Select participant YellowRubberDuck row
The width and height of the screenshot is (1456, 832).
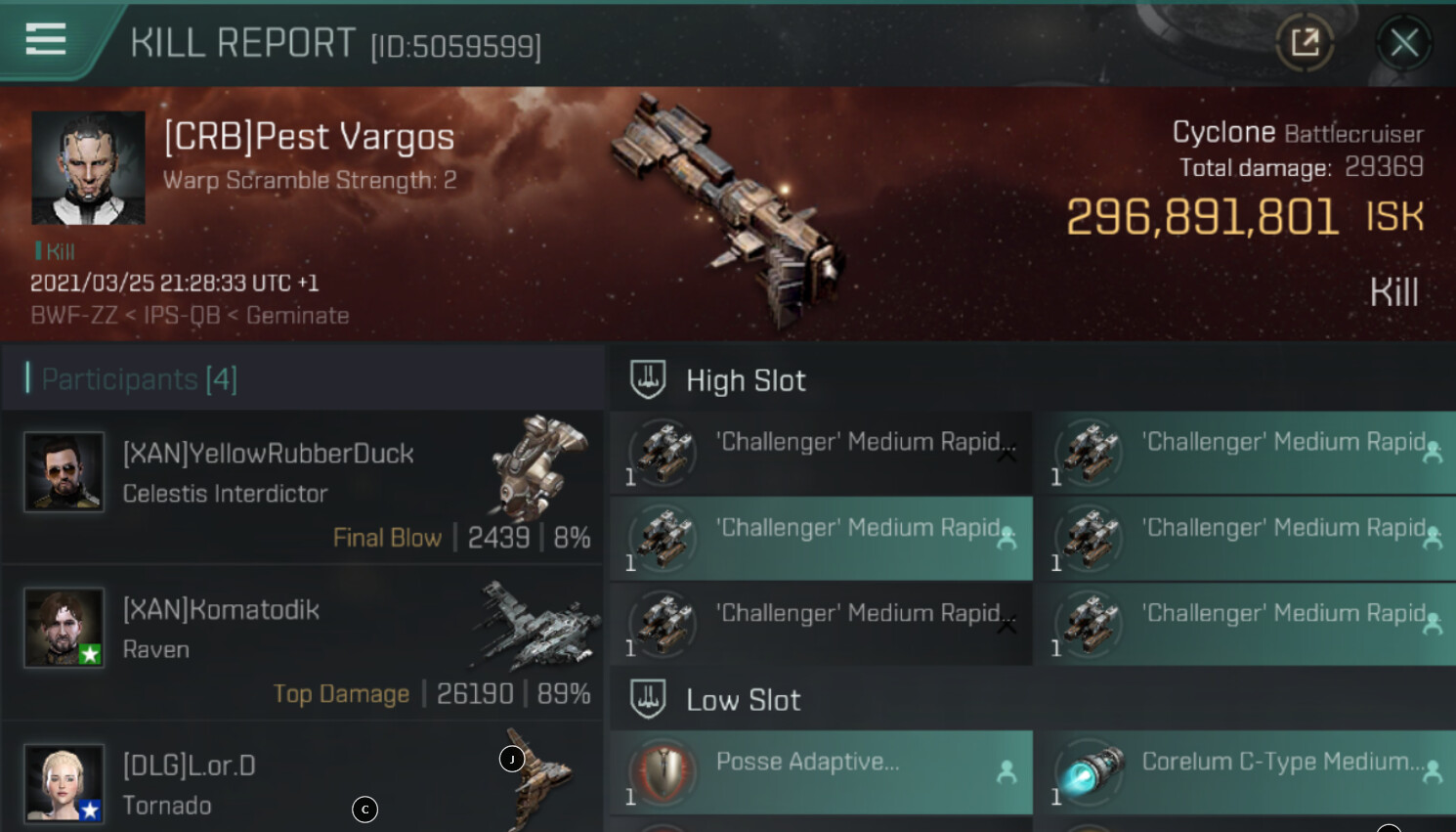coord(303,487)
